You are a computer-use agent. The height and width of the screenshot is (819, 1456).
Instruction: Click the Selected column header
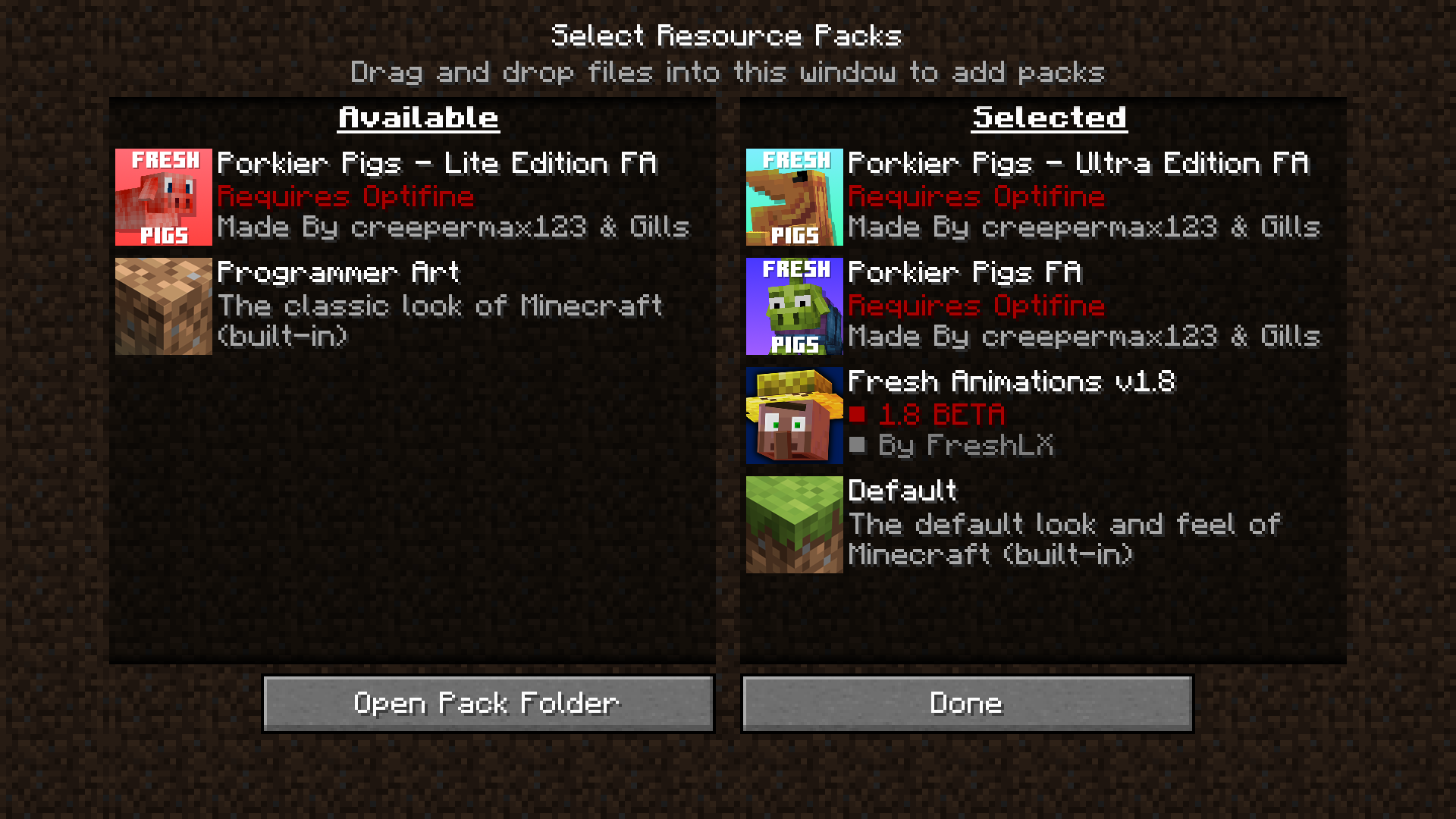(x=1048, y=117)
